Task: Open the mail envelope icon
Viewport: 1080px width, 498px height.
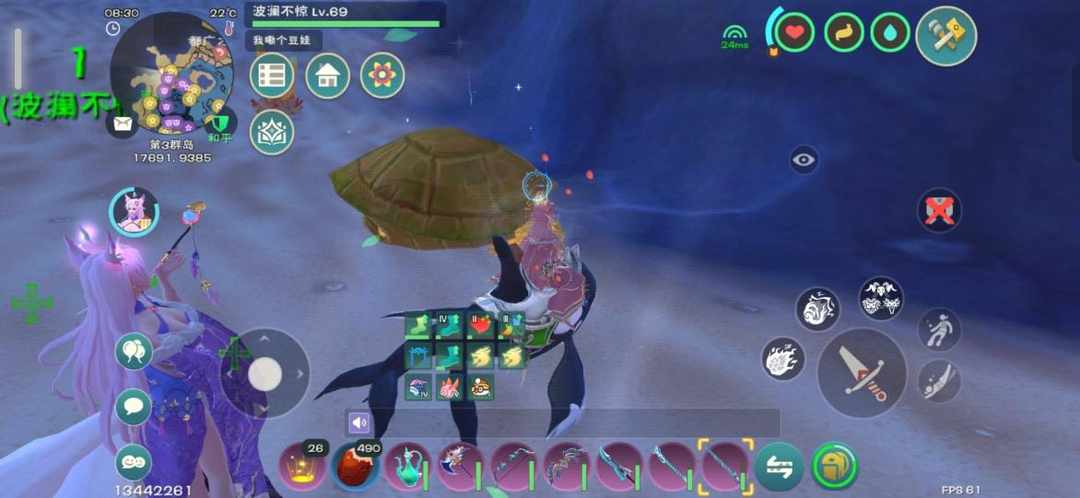Action: (x=122, y=123)
